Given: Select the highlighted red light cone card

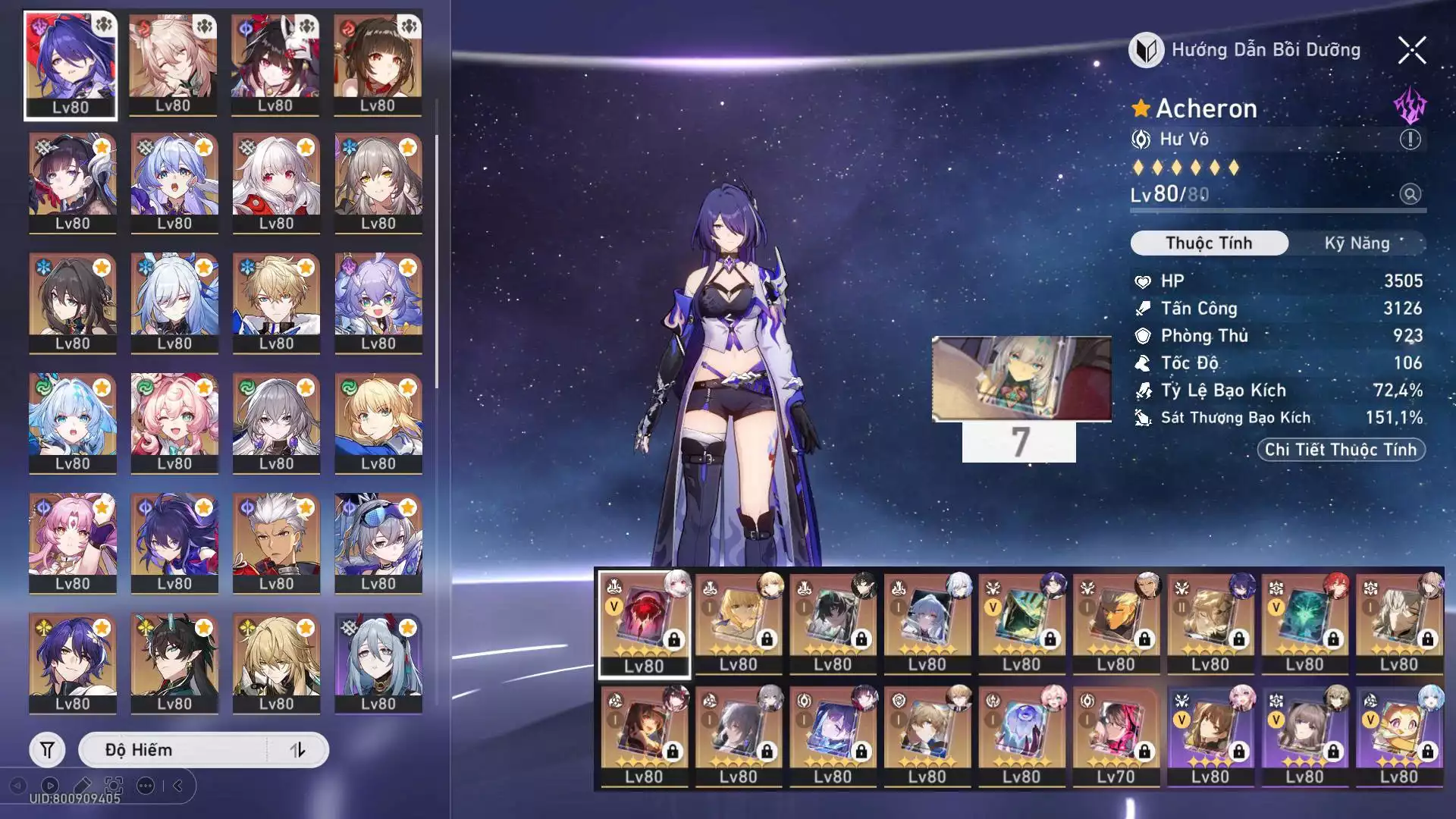Looking at the screenshot, I should (644, 623).
